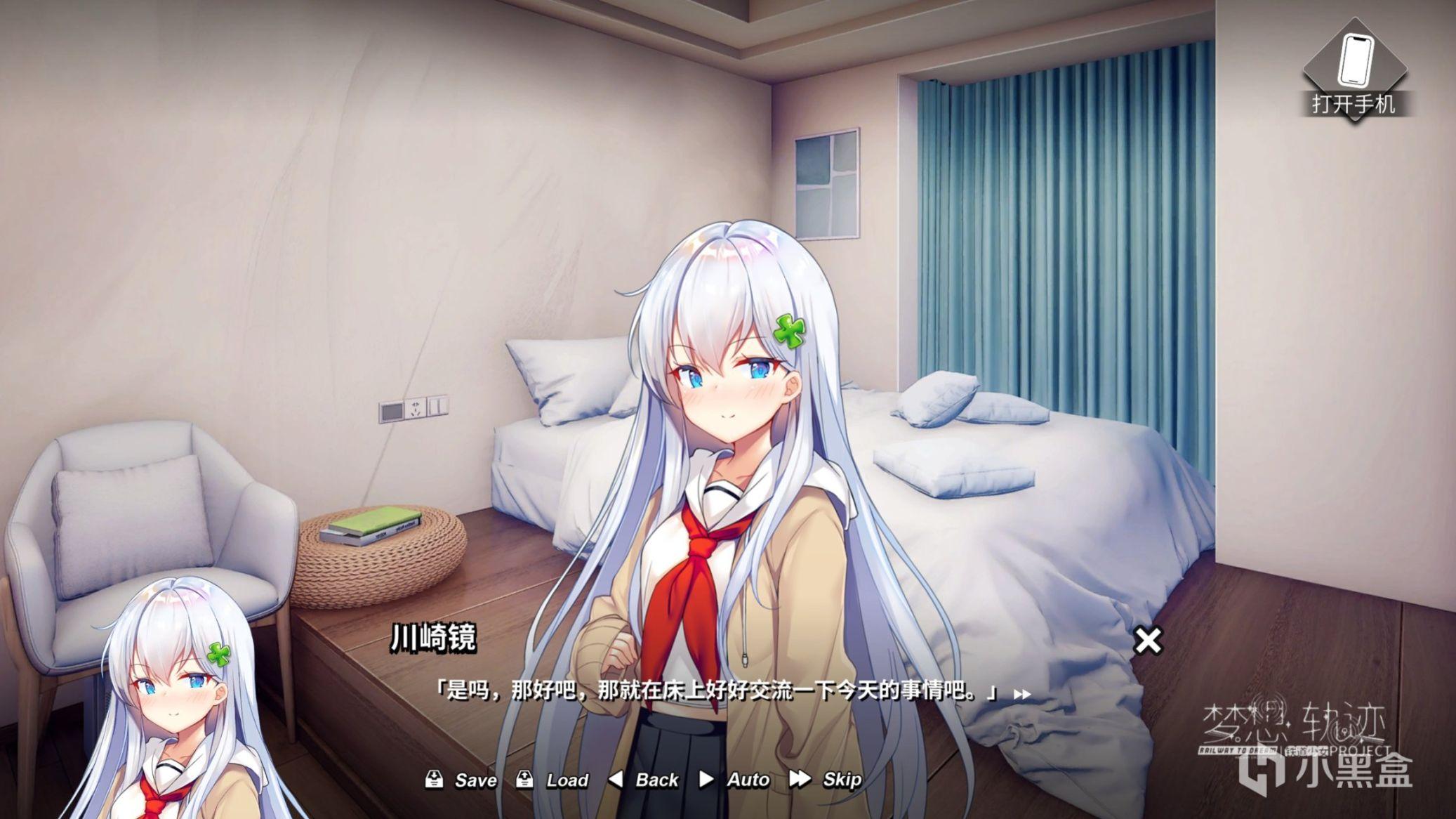This screenshot has width=1456, height=819.
Task: Skip through the dialogue
Action: pos(826,780)
